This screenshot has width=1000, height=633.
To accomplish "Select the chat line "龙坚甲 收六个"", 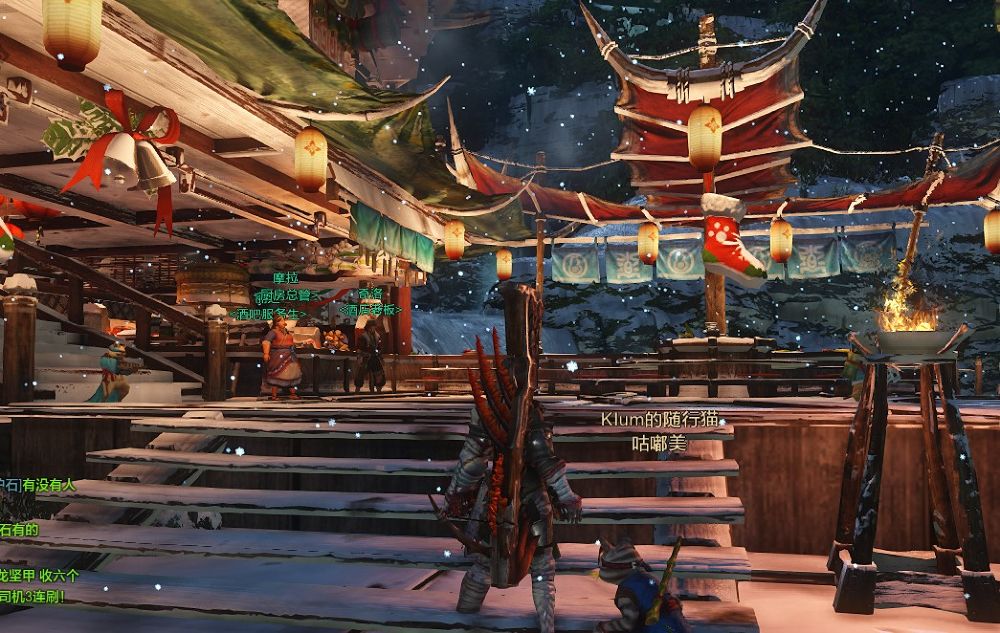I will click(x=40, y=576).
